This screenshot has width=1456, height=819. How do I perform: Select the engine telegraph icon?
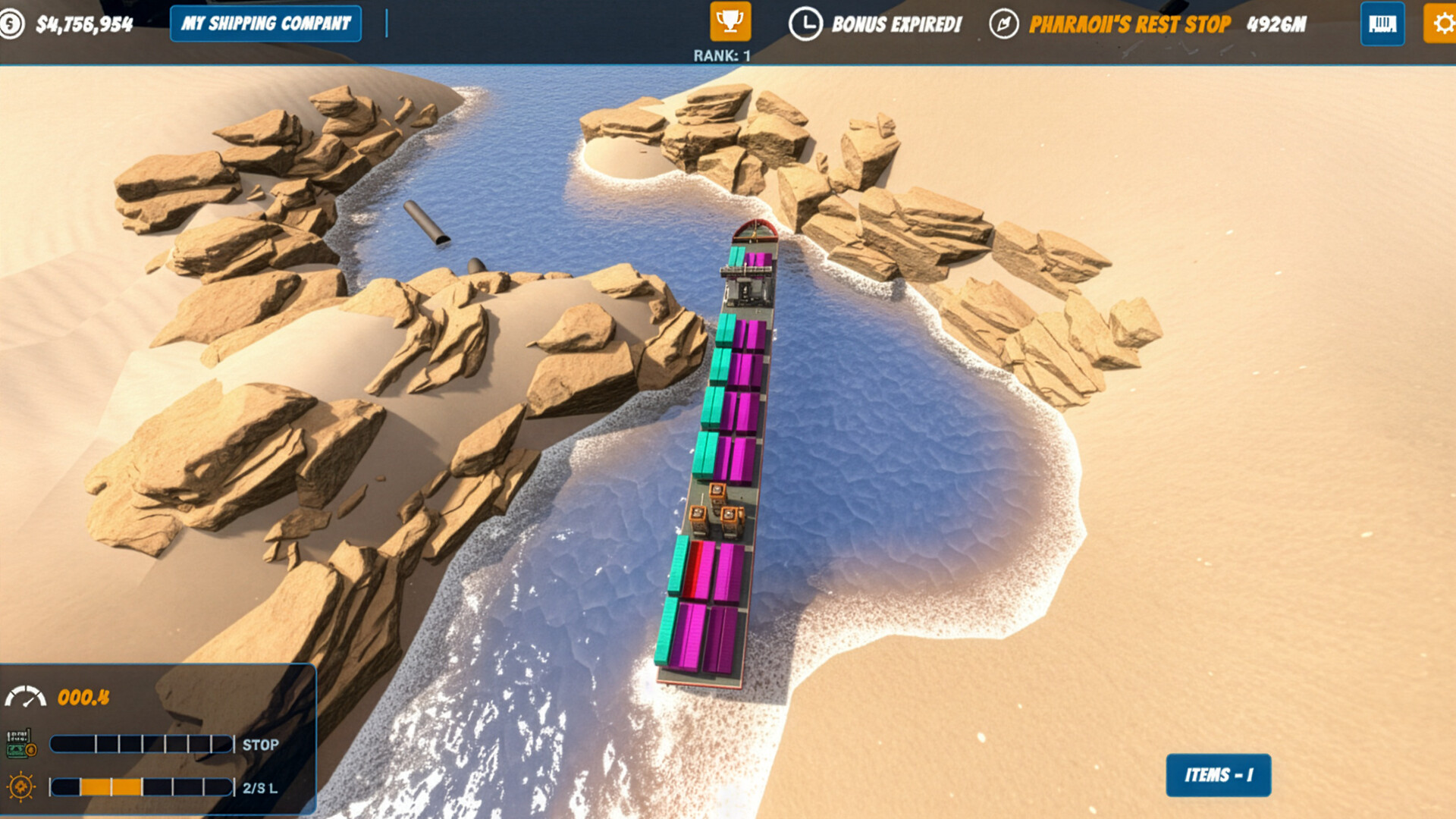coord(20,743)
